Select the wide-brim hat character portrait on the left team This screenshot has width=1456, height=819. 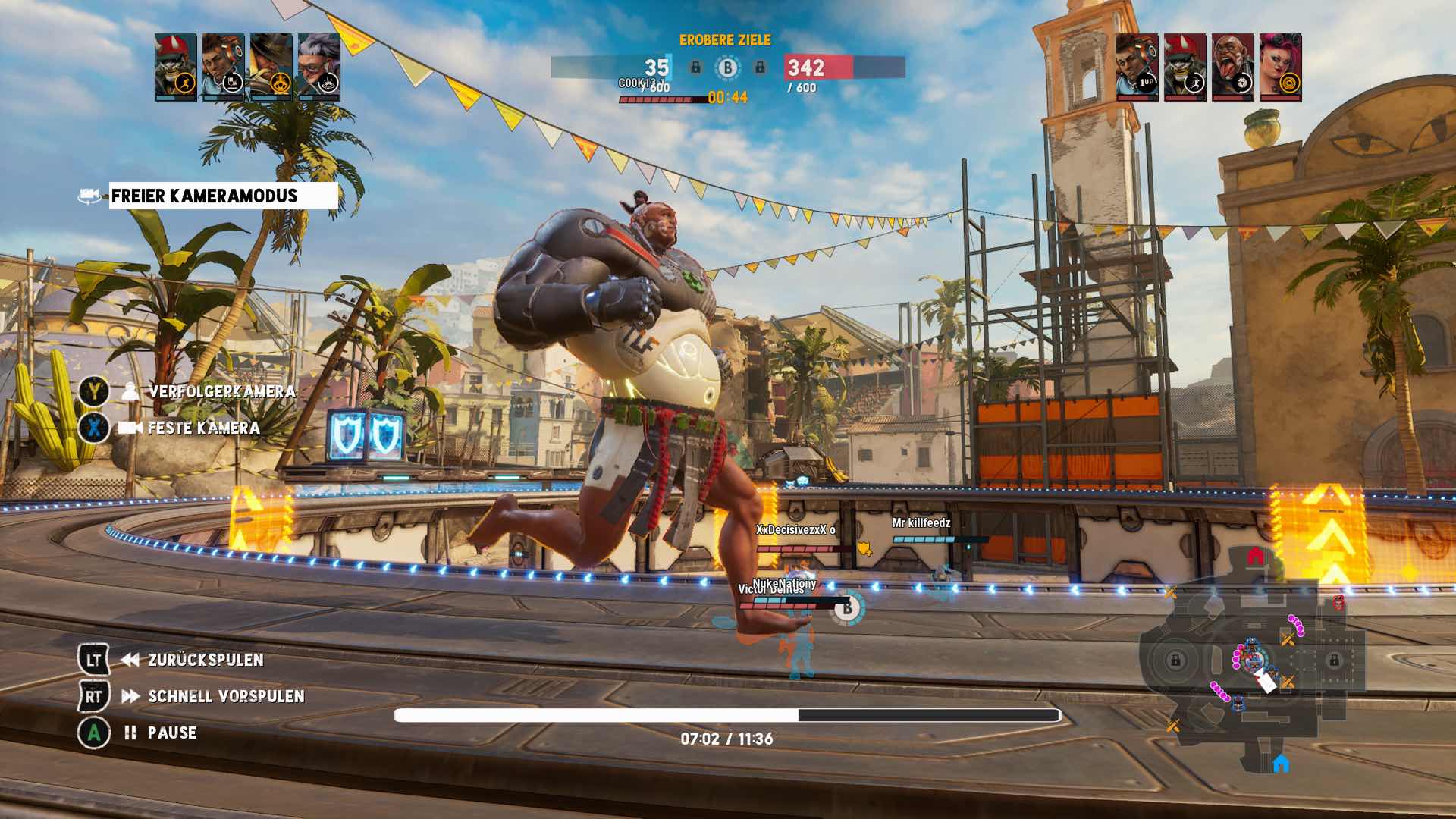click(271, 67)
